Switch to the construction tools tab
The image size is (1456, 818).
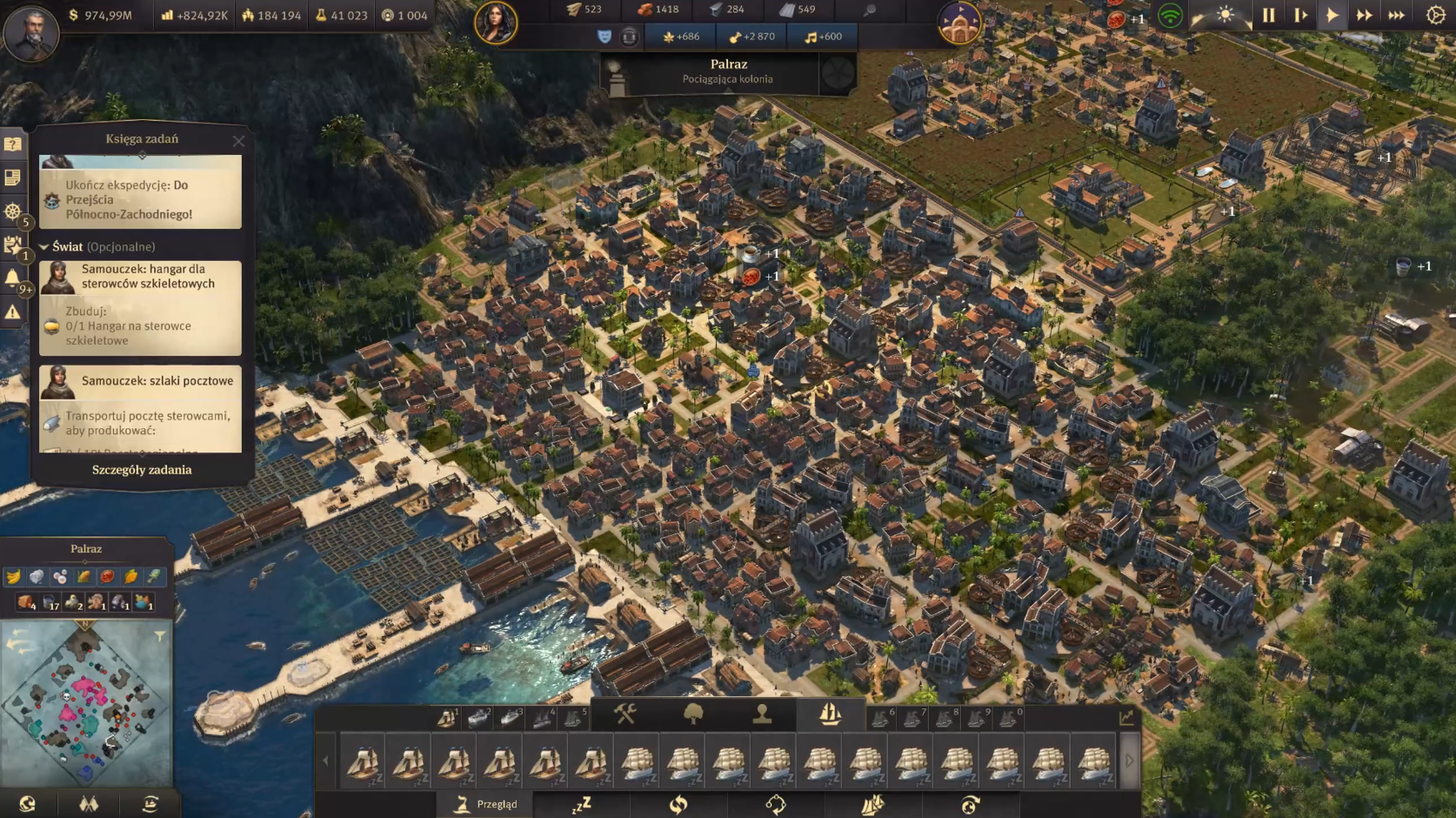624,714
